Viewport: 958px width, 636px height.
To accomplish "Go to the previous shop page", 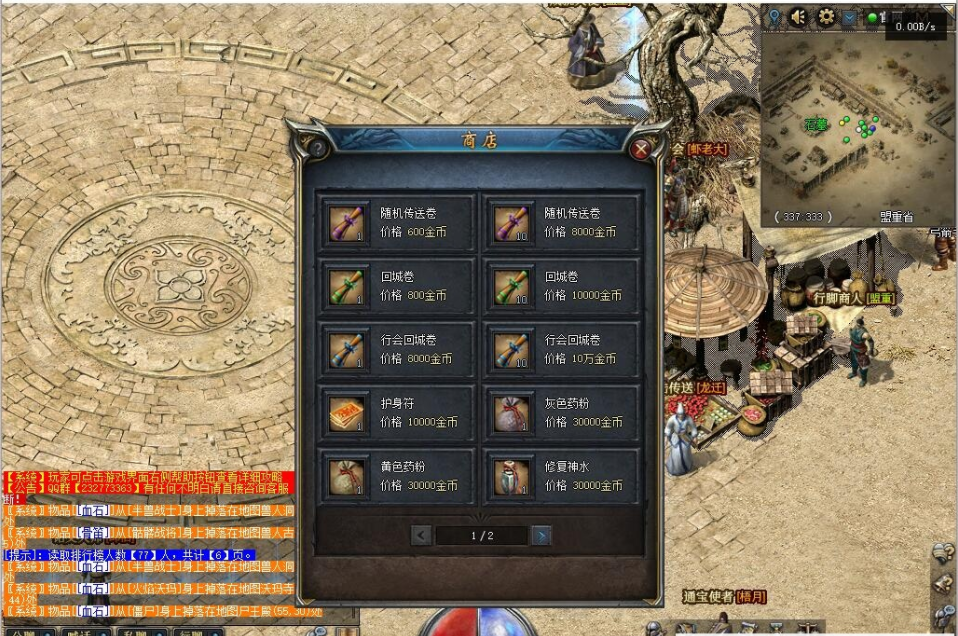I will [x=422, y=536].
